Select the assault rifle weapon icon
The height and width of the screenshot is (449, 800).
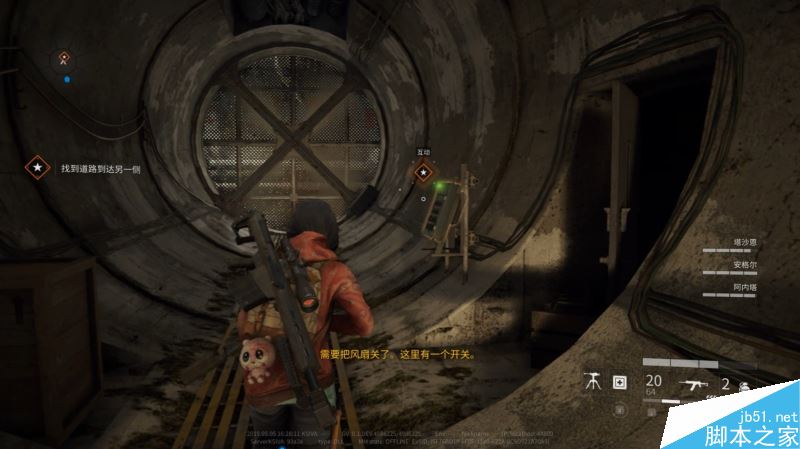click(694, 382)
